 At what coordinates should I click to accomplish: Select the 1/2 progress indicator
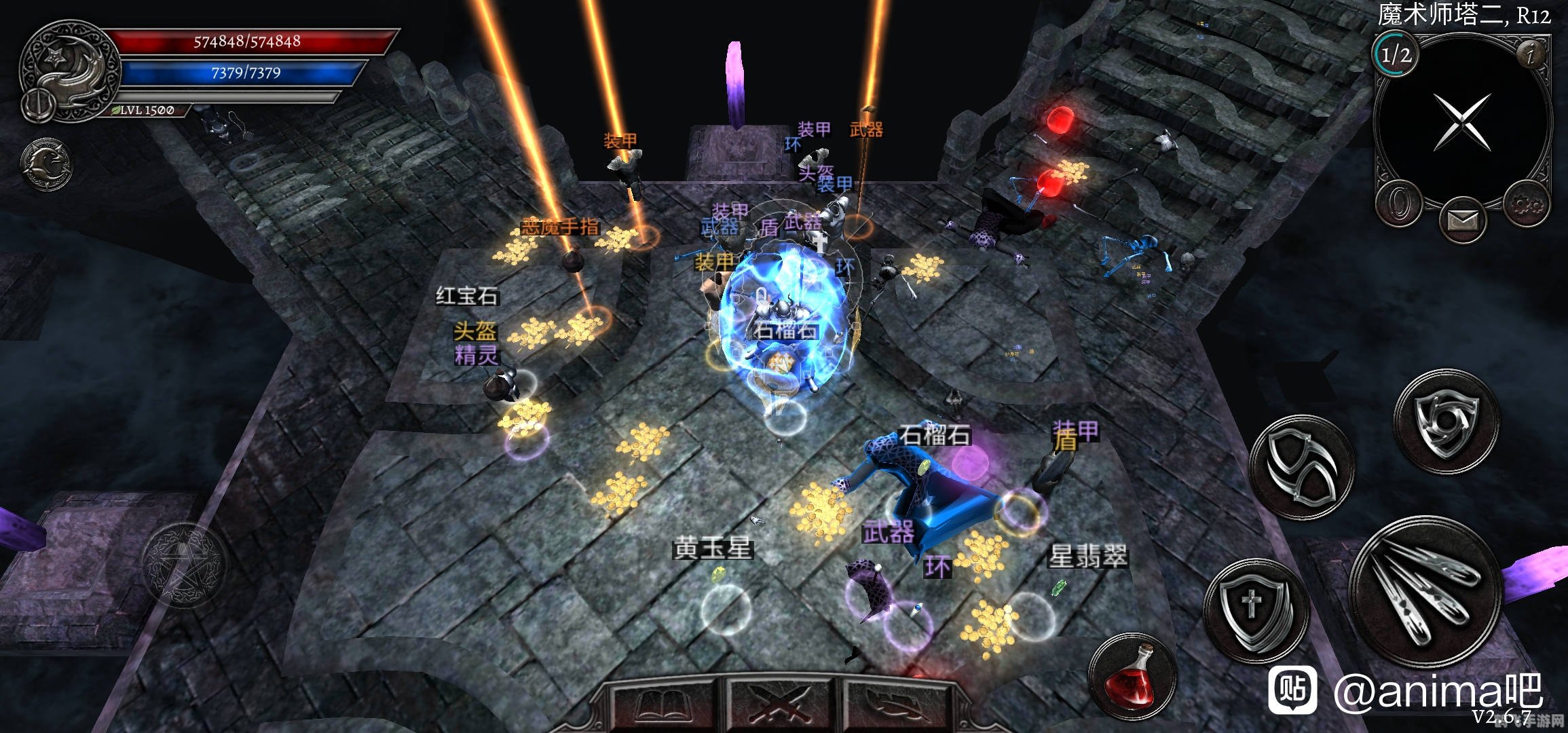point(1396,54)
